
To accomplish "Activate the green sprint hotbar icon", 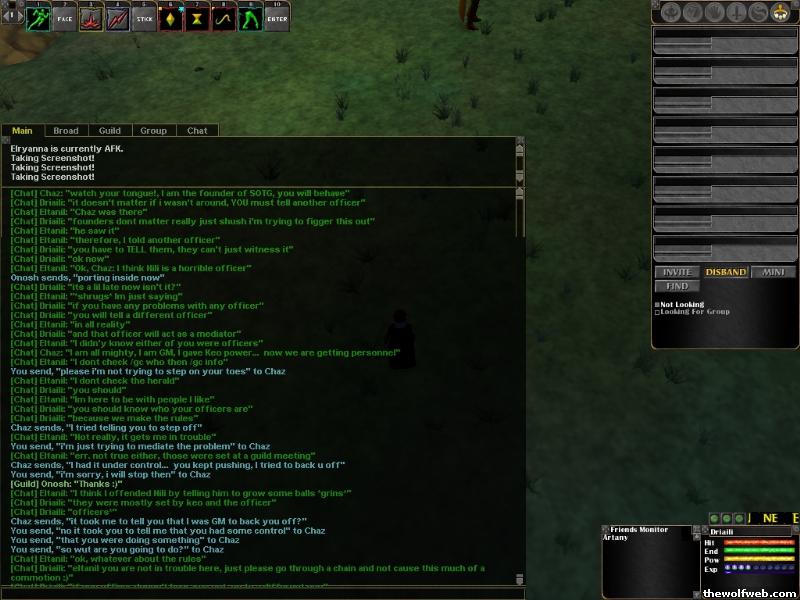I will click(x=38, y=17).
